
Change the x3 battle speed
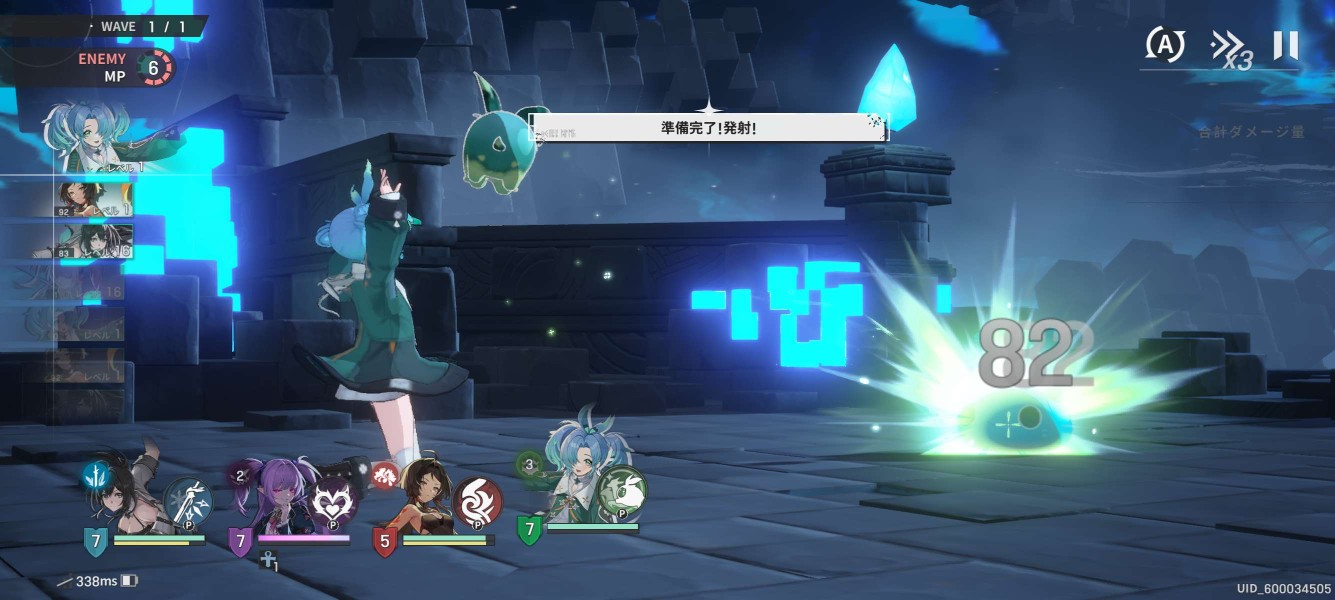point(1230,47)
